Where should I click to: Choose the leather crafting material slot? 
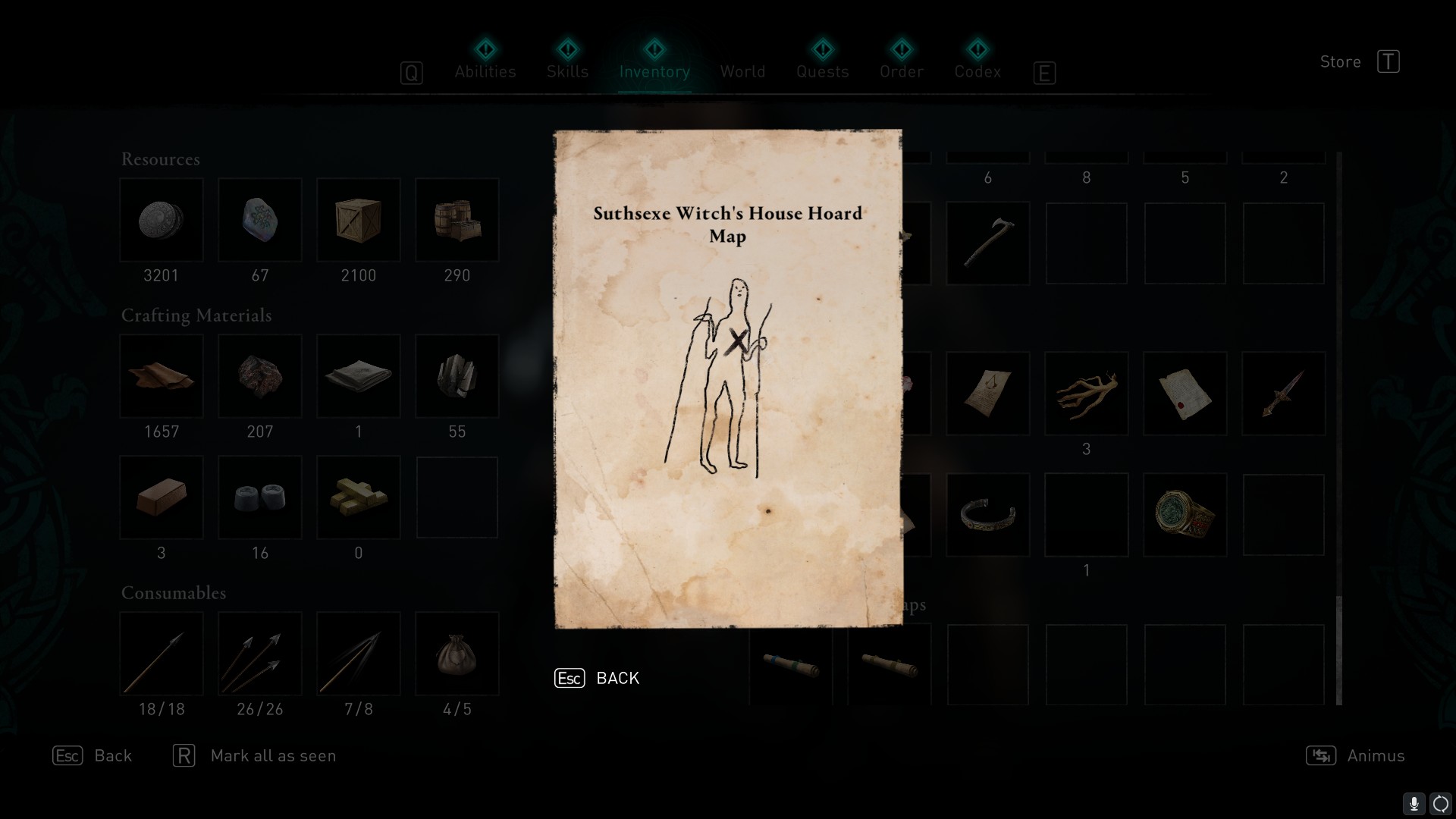point(162,376)
